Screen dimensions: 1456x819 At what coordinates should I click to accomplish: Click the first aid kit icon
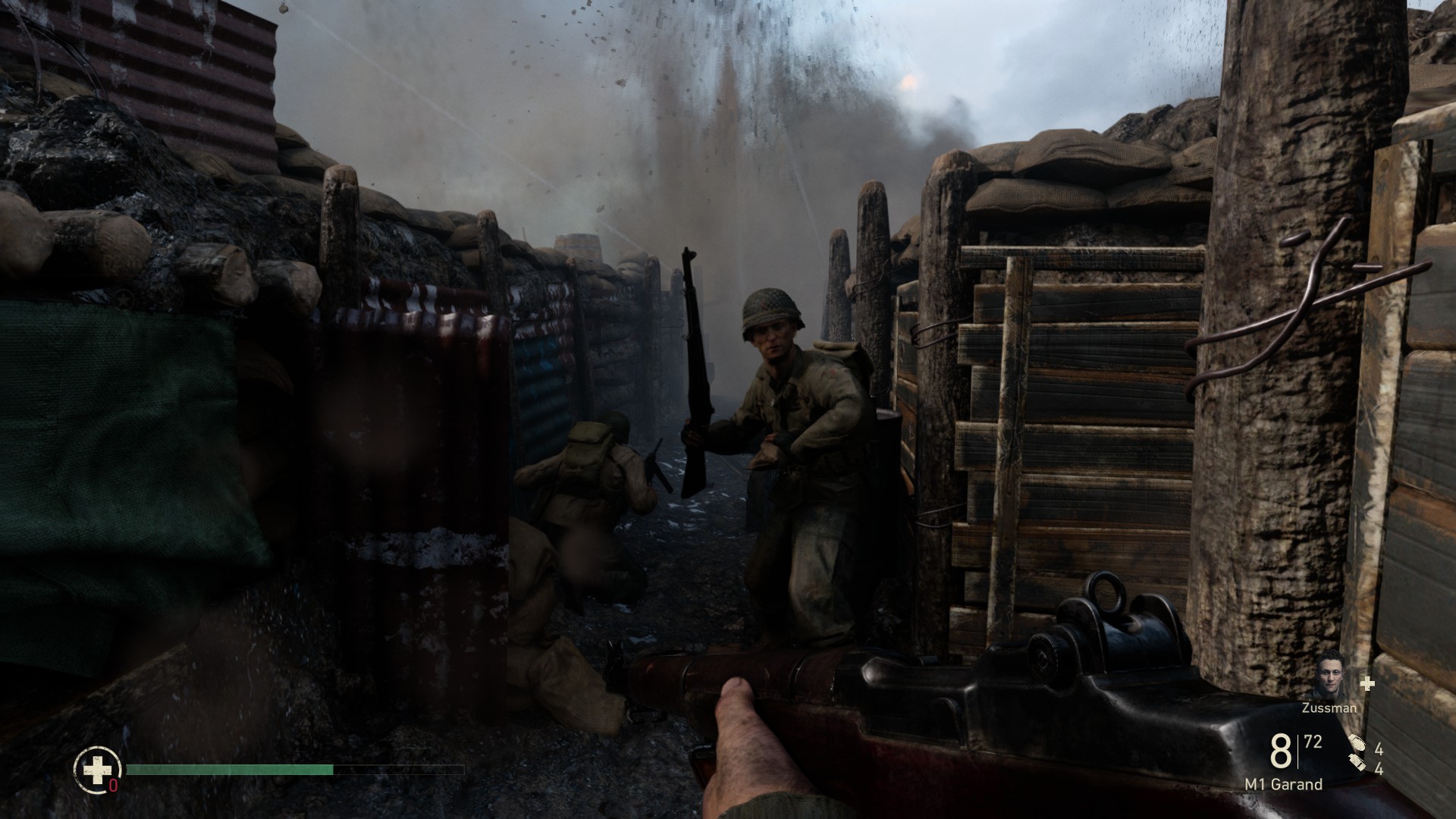97,770
